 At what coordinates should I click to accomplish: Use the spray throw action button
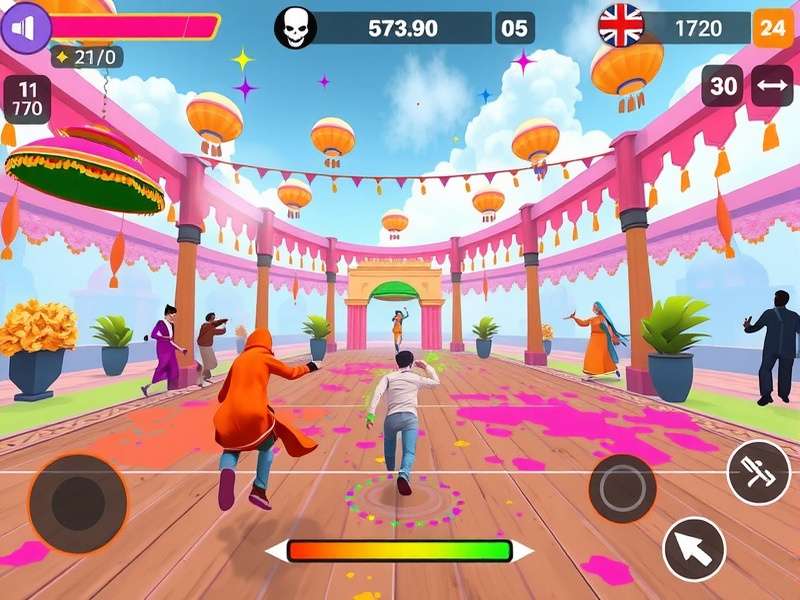[758, 472]
